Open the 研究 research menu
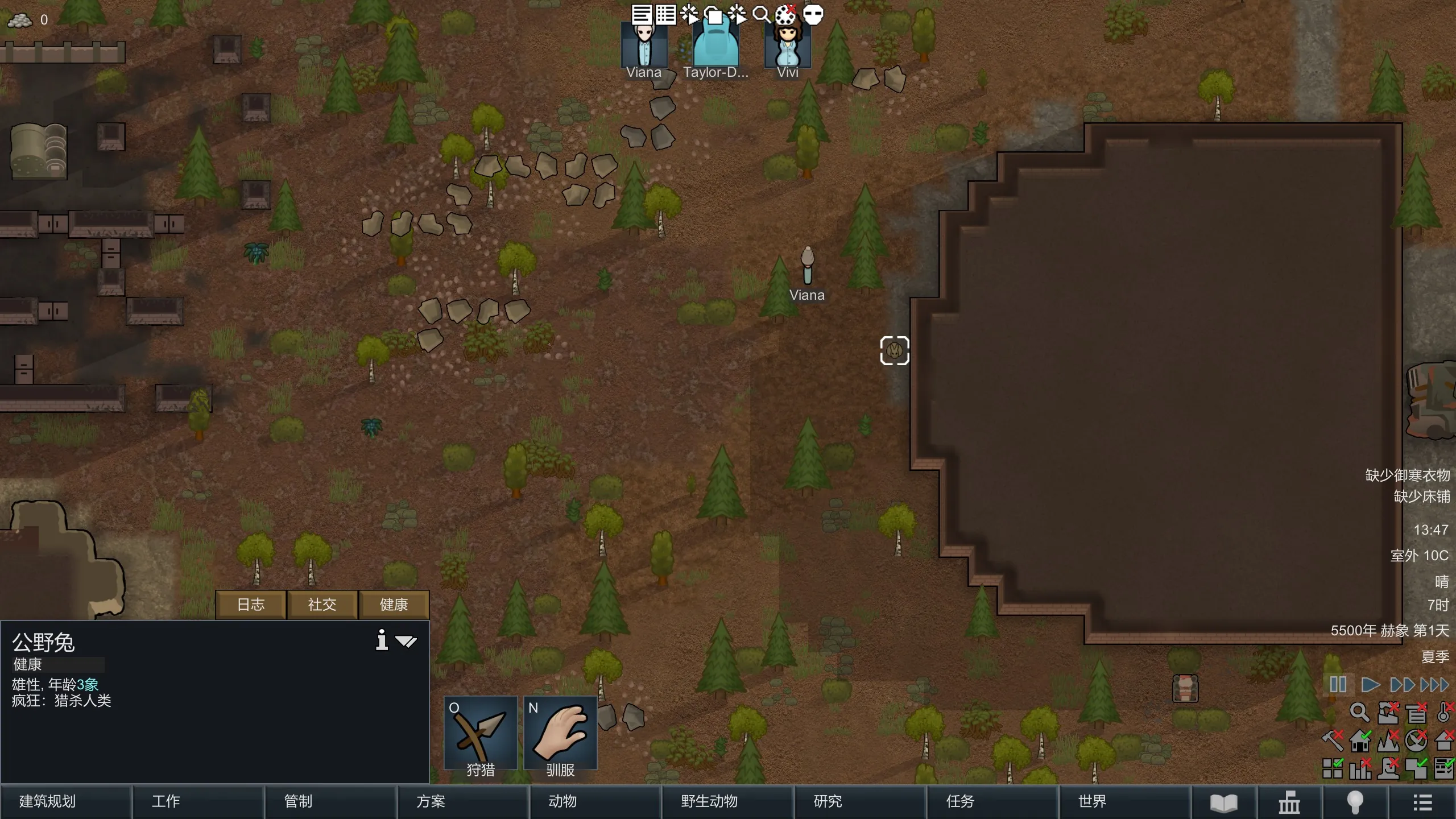The height and width of the screenshot is (819, 1456). tap(859, 801)
